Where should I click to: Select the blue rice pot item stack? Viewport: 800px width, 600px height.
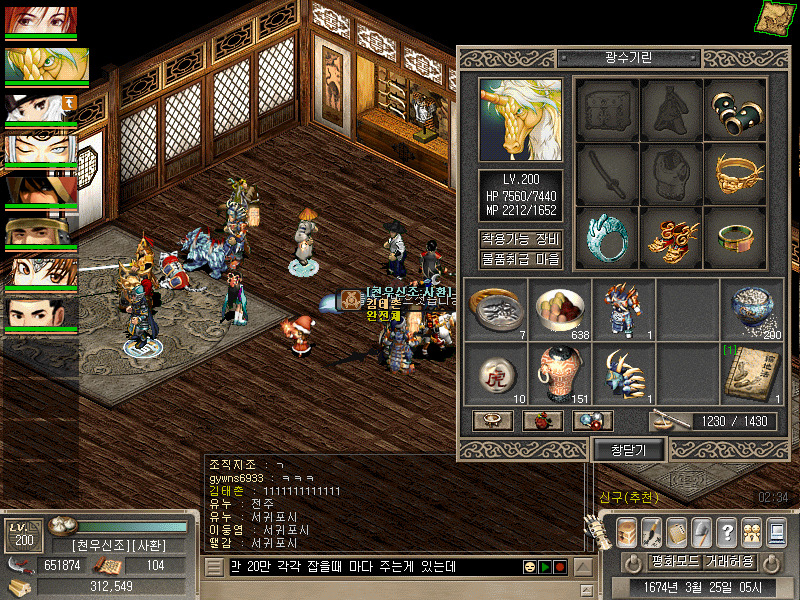tap(751, 309)
